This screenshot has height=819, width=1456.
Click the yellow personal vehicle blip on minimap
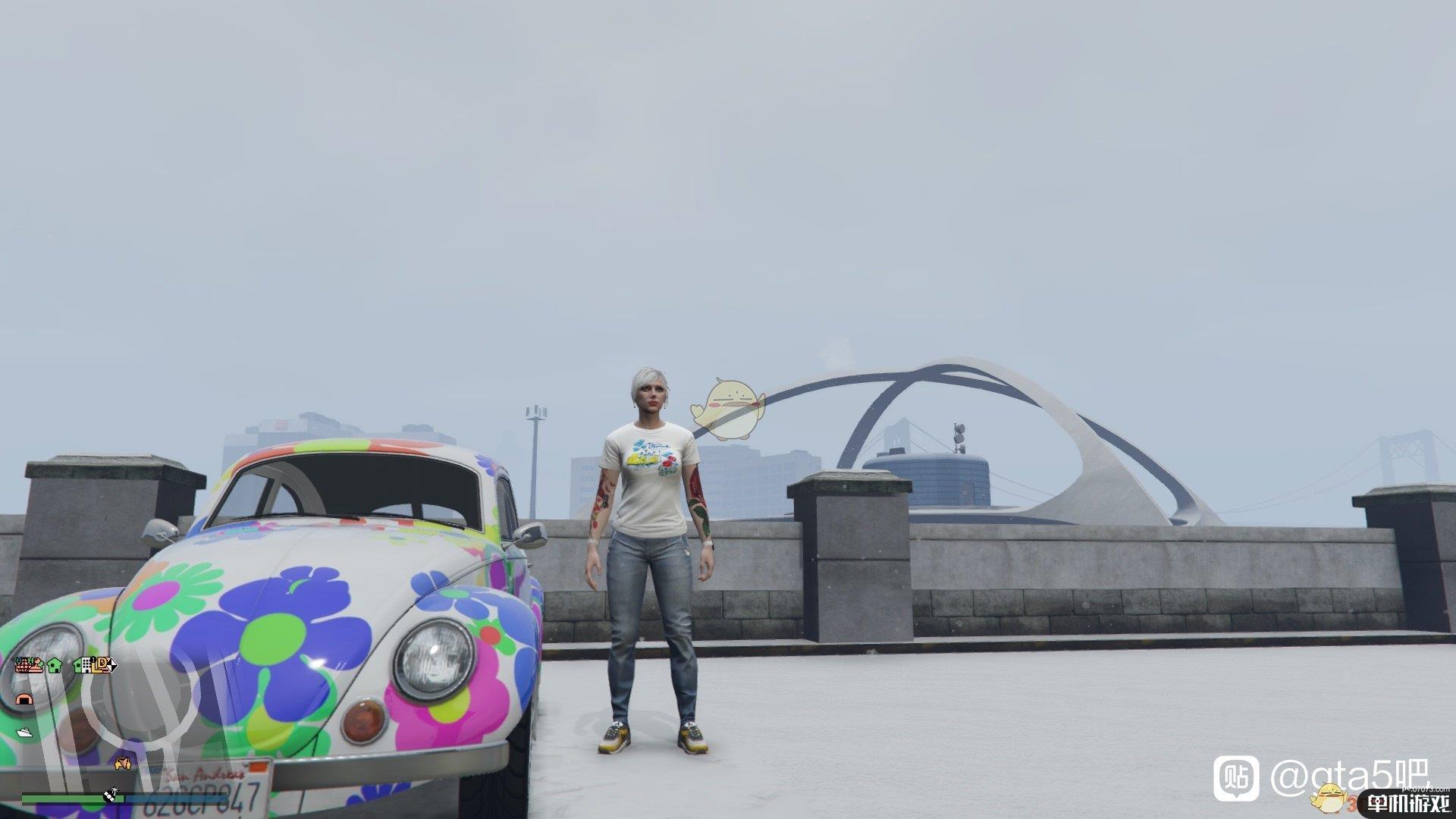tap(122, 762)
